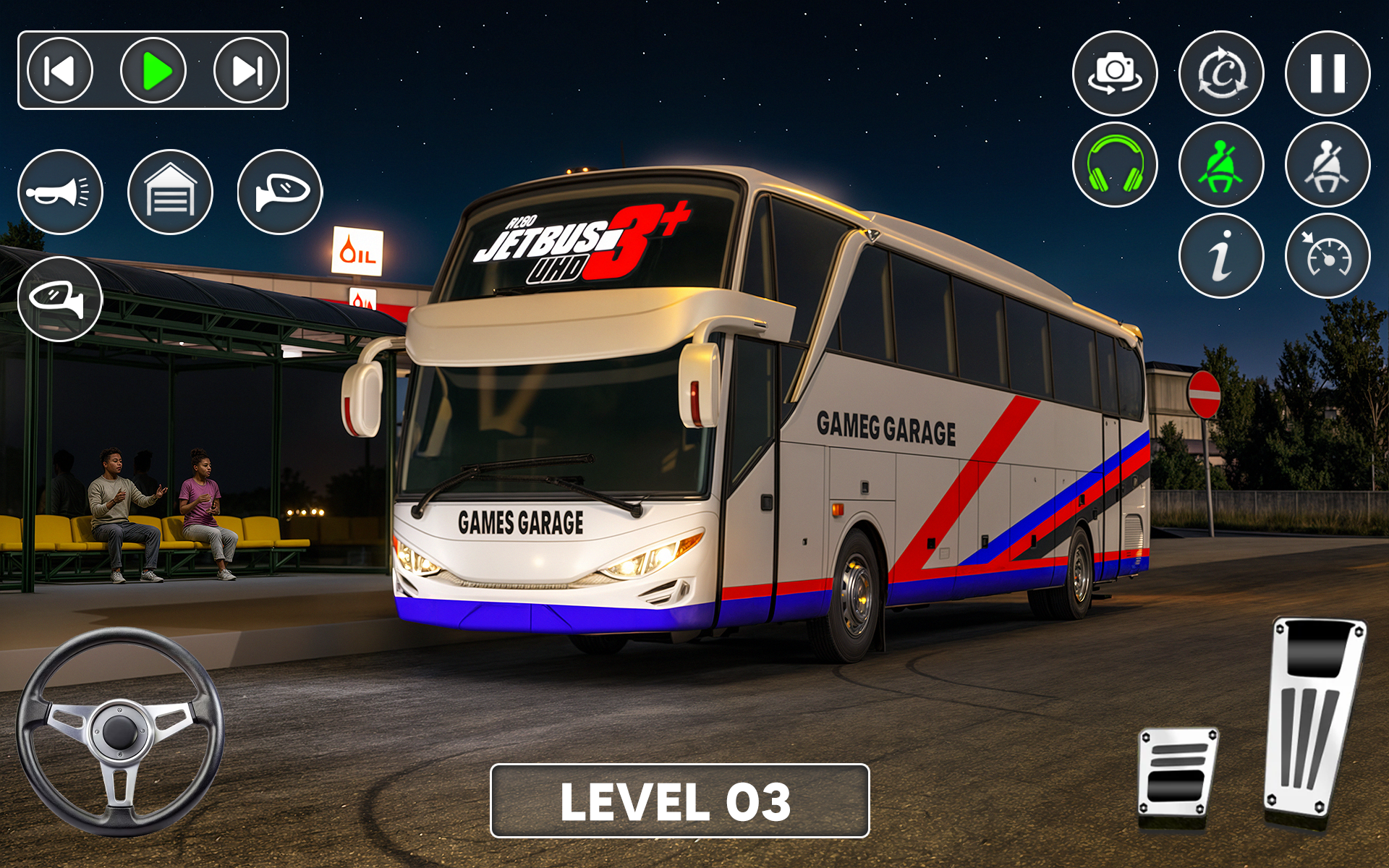Activate the speedometer speed limiter icon
1389x868 pixels.
(1328, 256)
